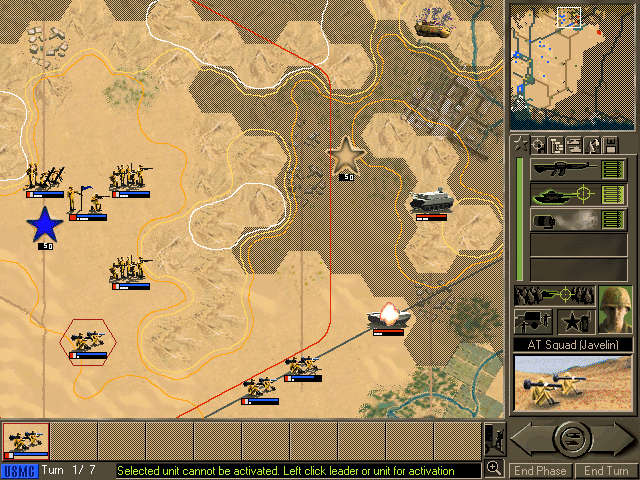End the current phase
This screenshot has height=480, width=640.
pos(540,470)
